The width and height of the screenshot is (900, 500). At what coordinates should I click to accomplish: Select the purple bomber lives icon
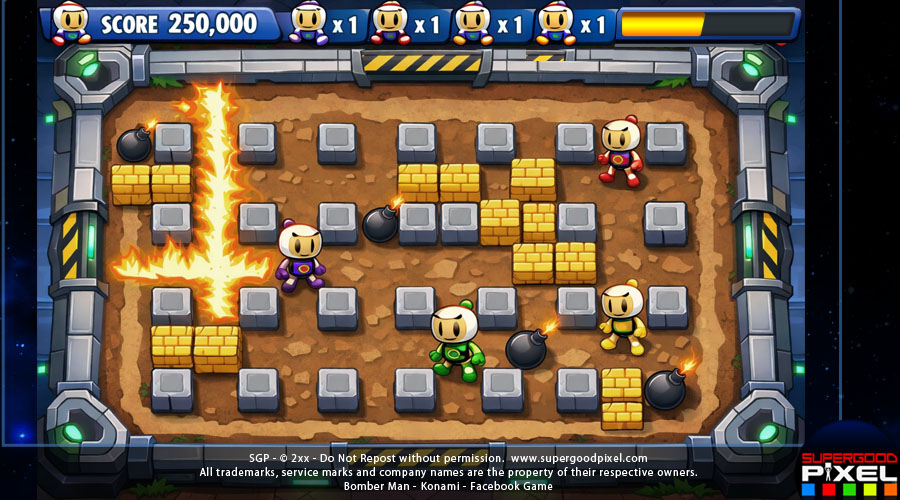coord(309,23)
